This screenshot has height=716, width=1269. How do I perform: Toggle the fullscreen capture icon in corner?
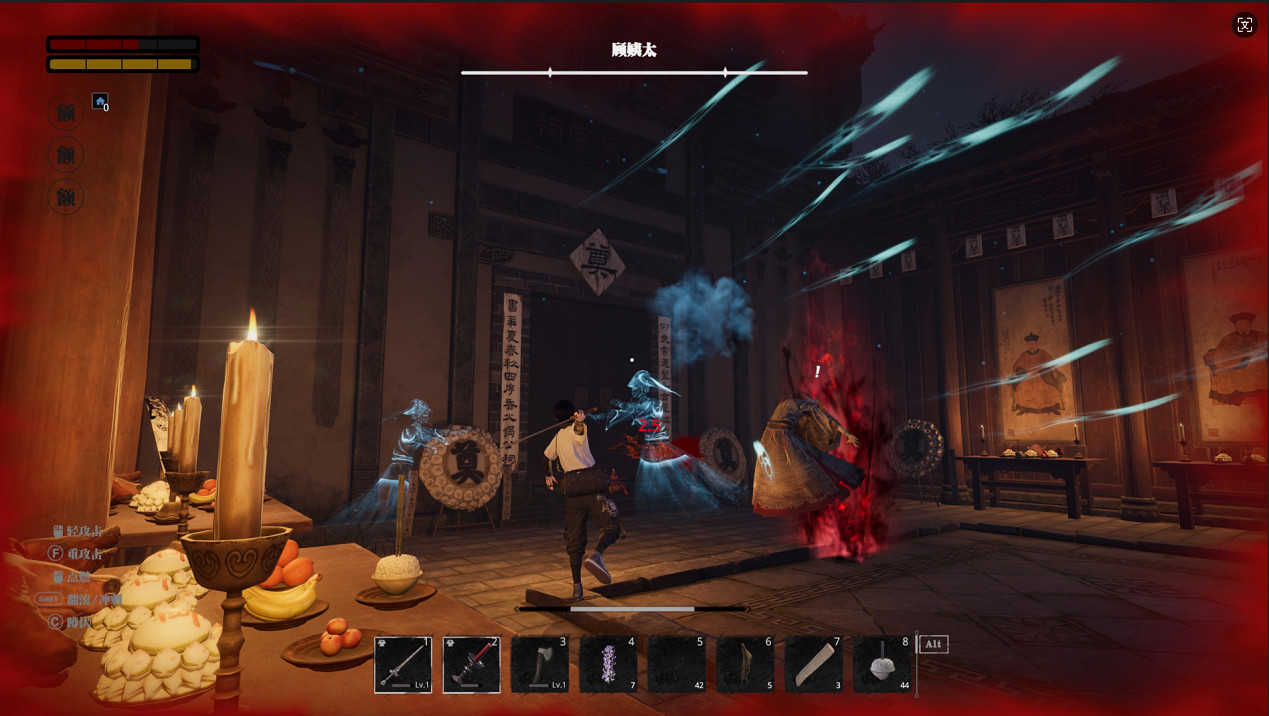pos(1244,26)
